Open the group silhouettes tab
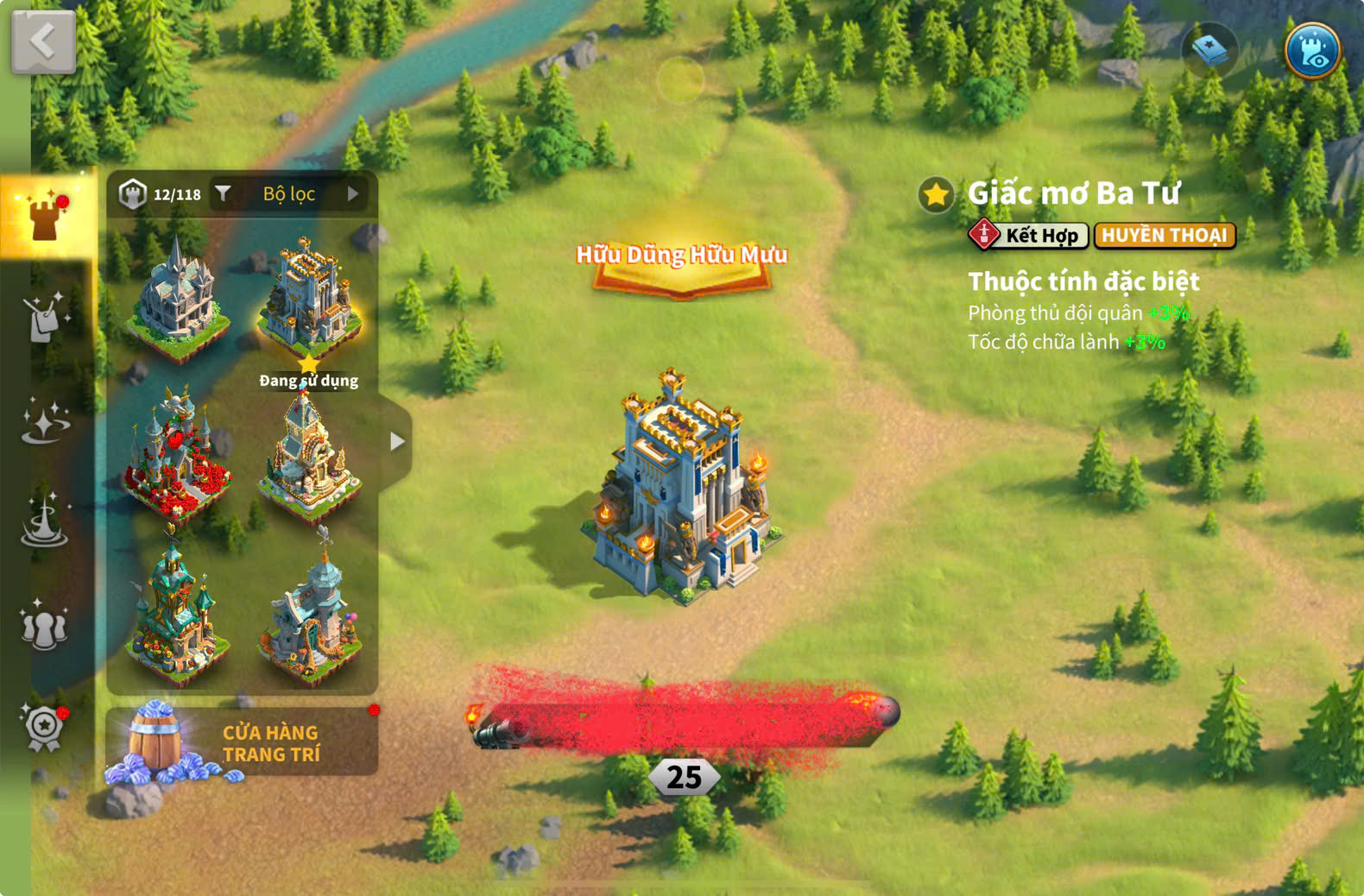The width and height of the screenshot is (1364, 896). 44,625
